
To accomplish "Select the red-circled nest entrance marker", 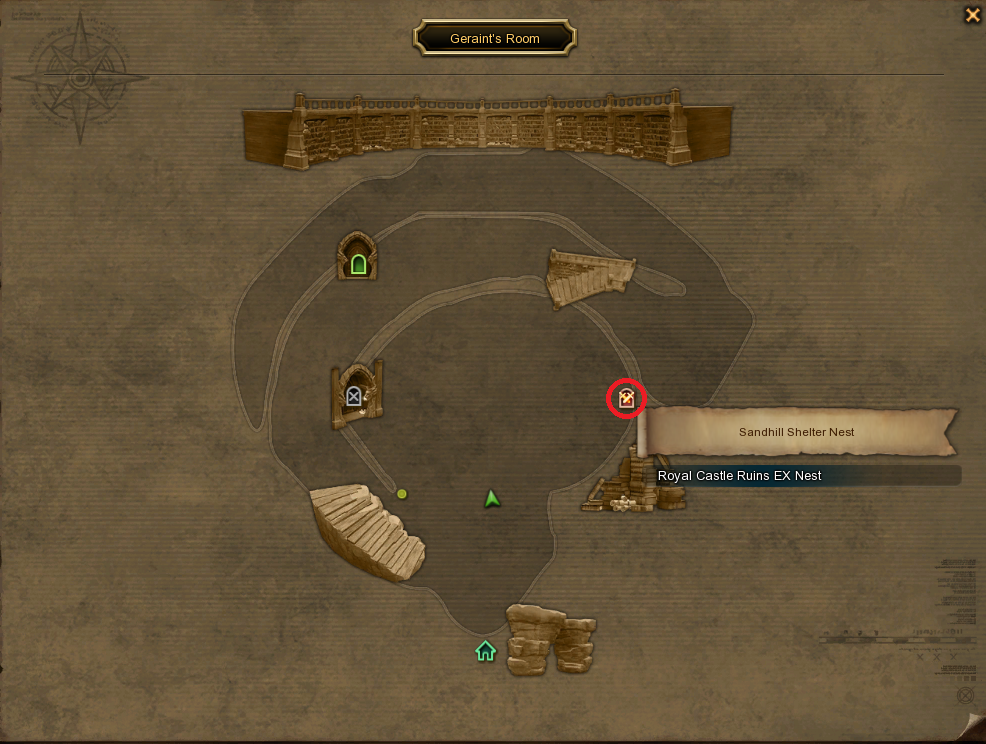I will click(x=627, y=399).
